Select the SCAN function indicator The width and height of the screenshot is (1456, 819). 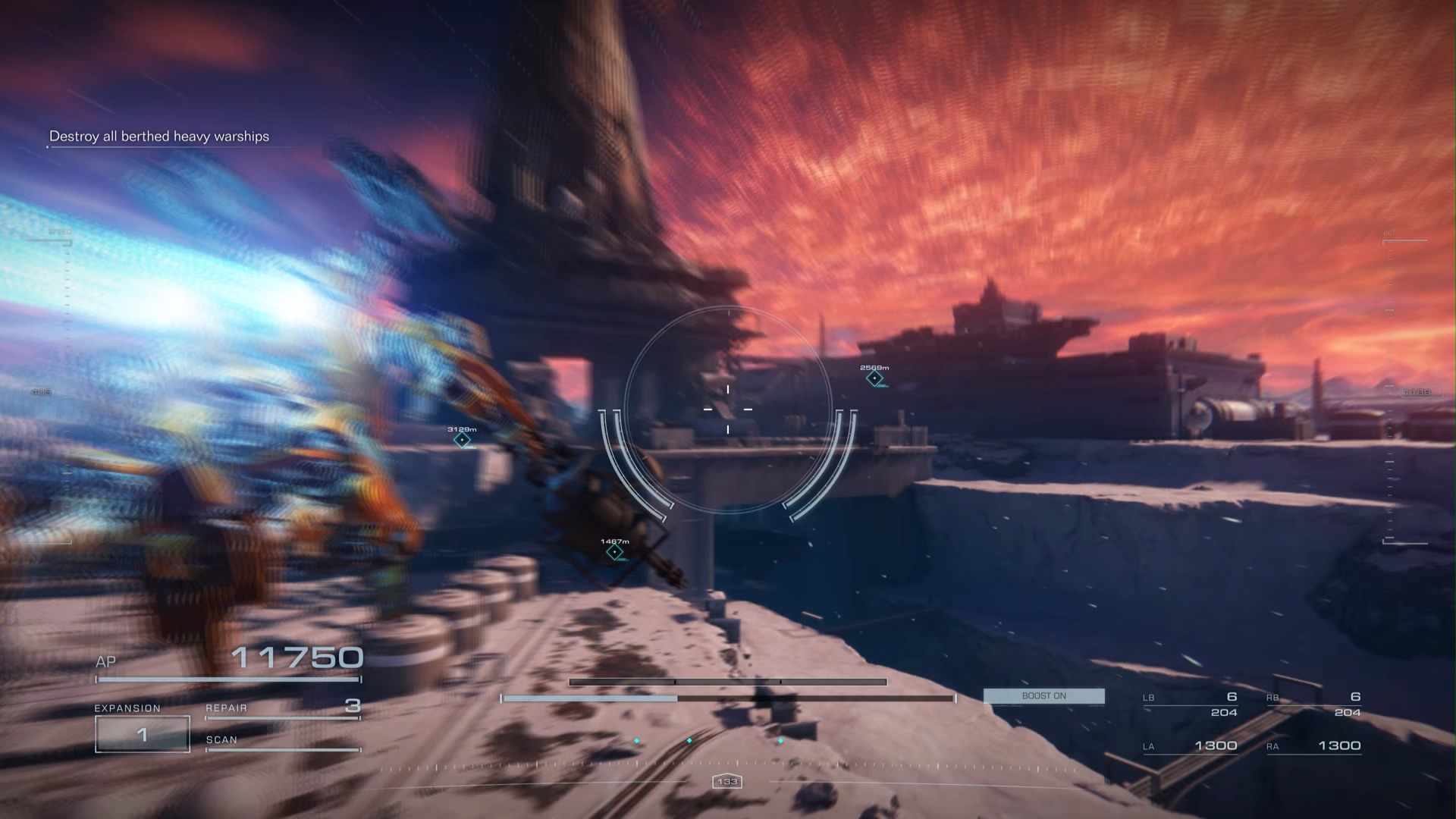click(222, 739)
